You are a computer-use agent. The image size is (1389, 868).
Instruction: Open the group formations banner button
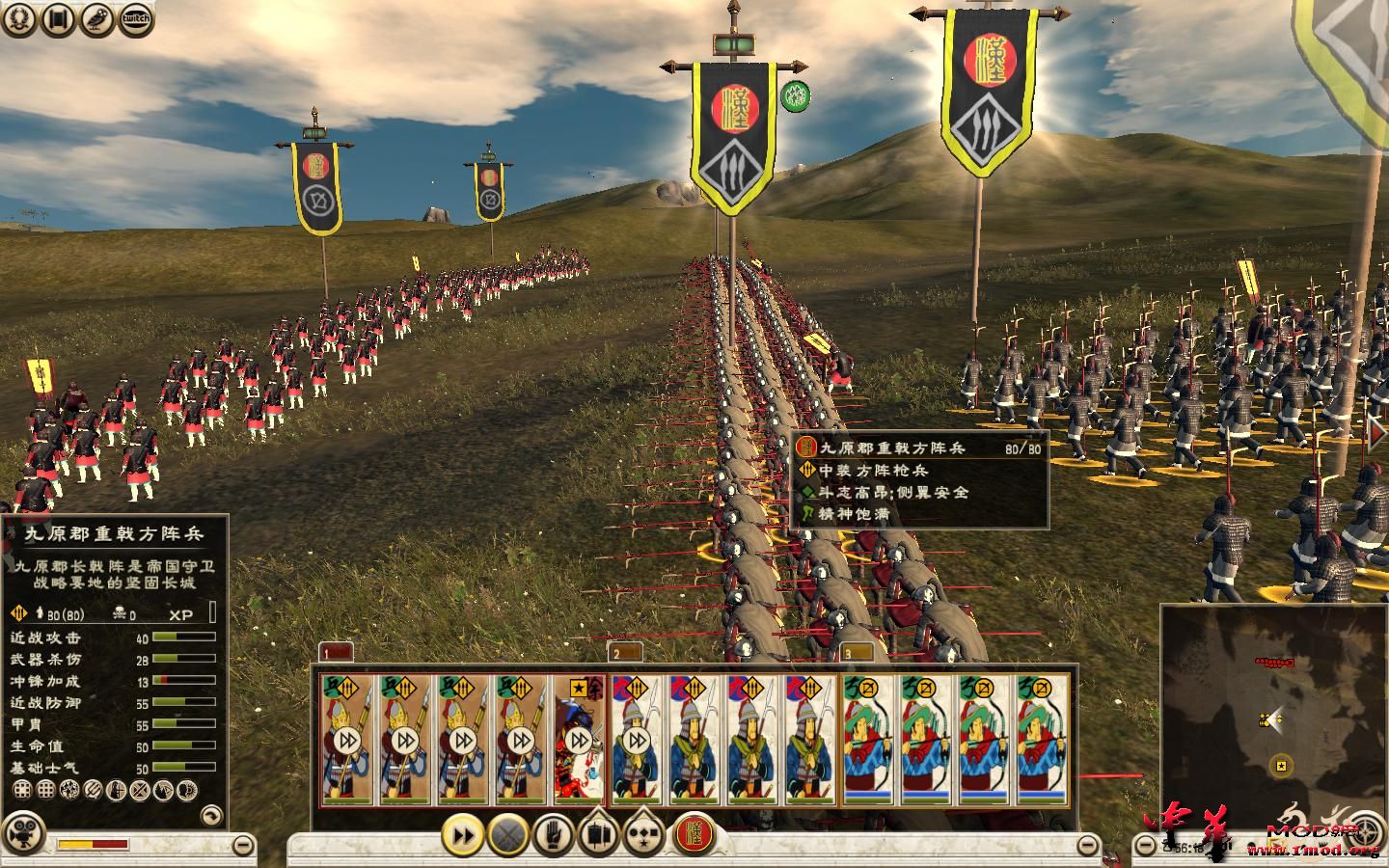[x=598, y=834]
